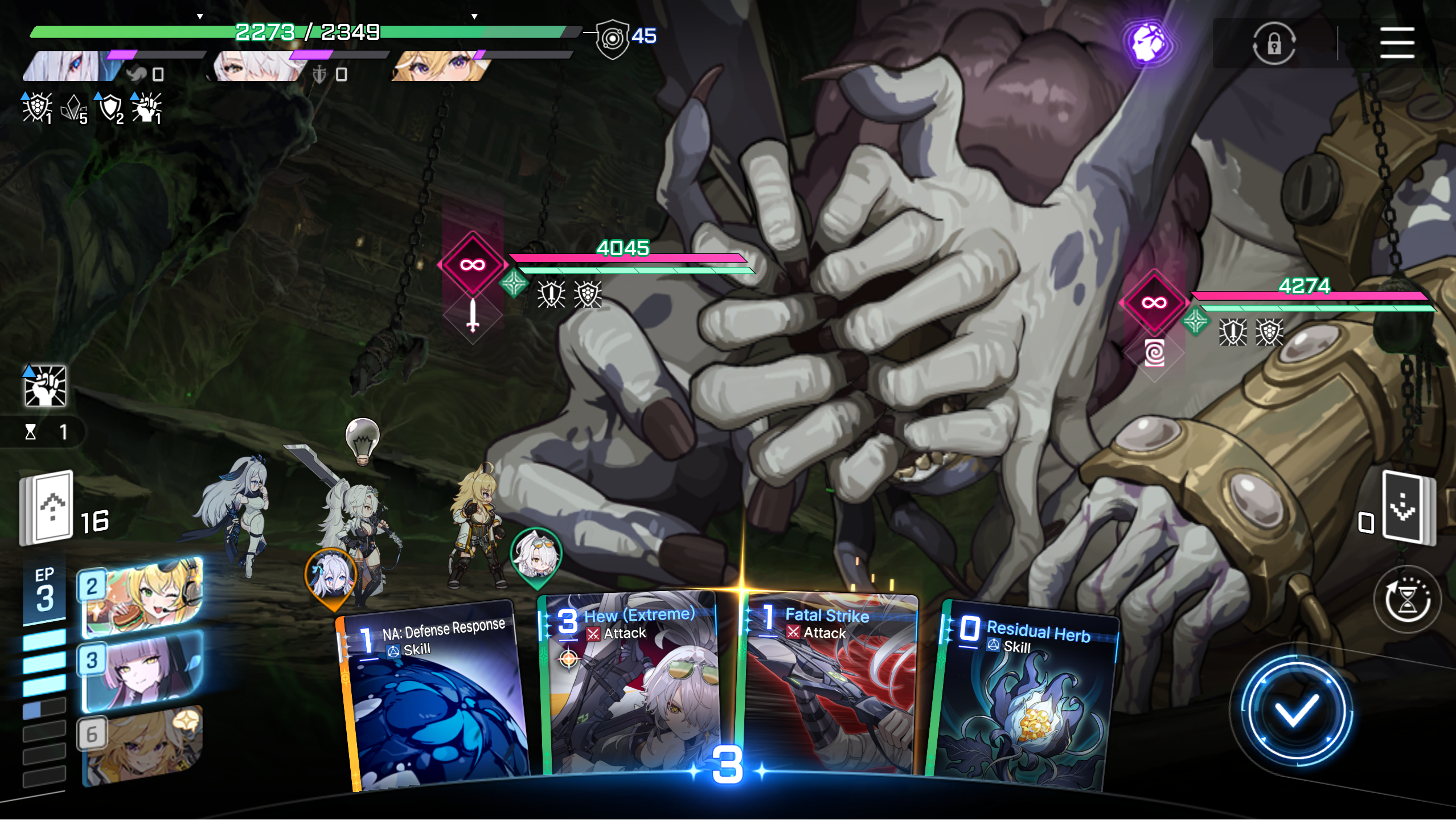This screenshot has height=820, width=1456.
Task: Open the discard pile
Action: coord(1406,508)
